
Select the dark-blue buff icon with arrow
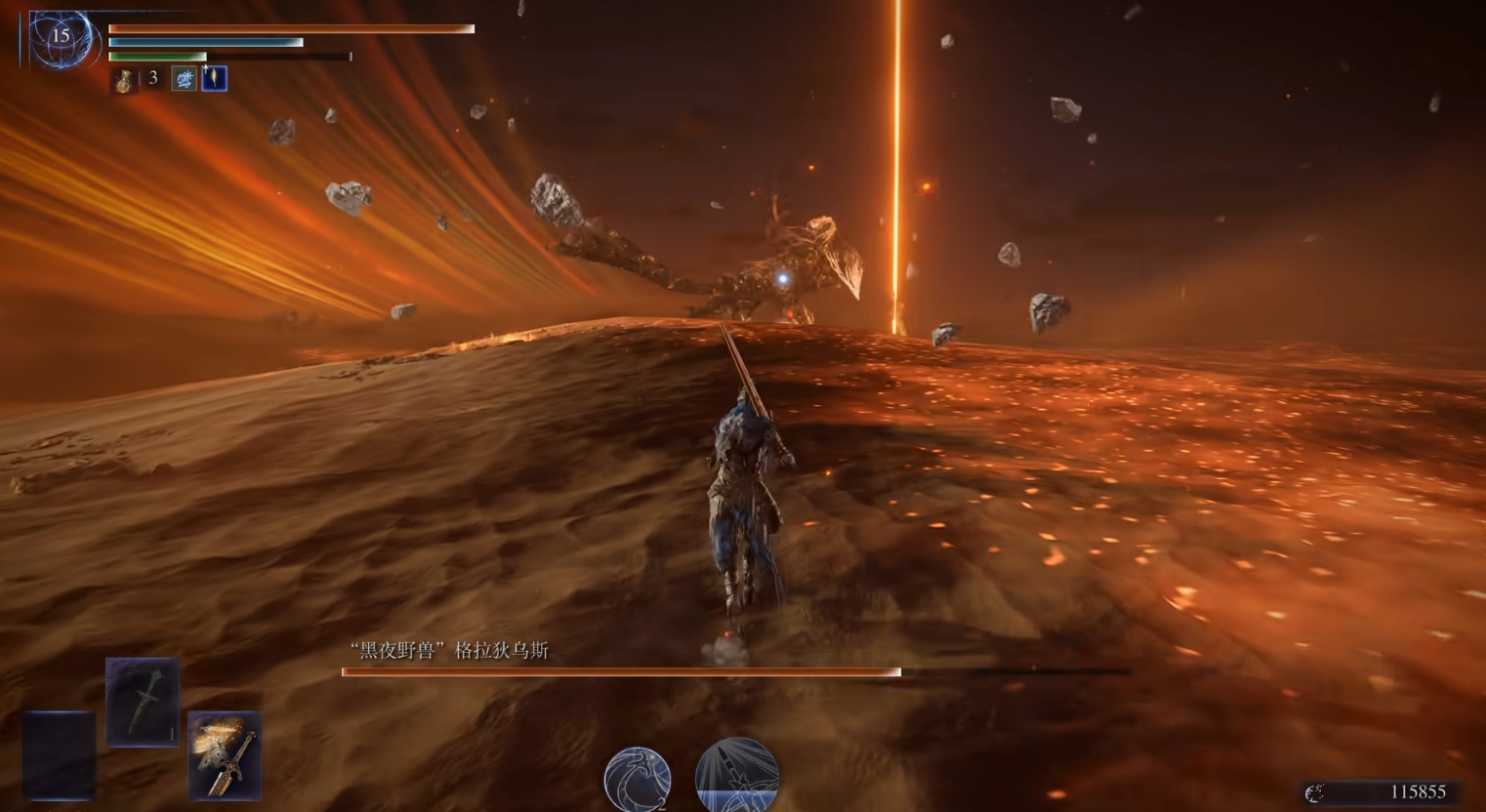[x=214, y=78]
